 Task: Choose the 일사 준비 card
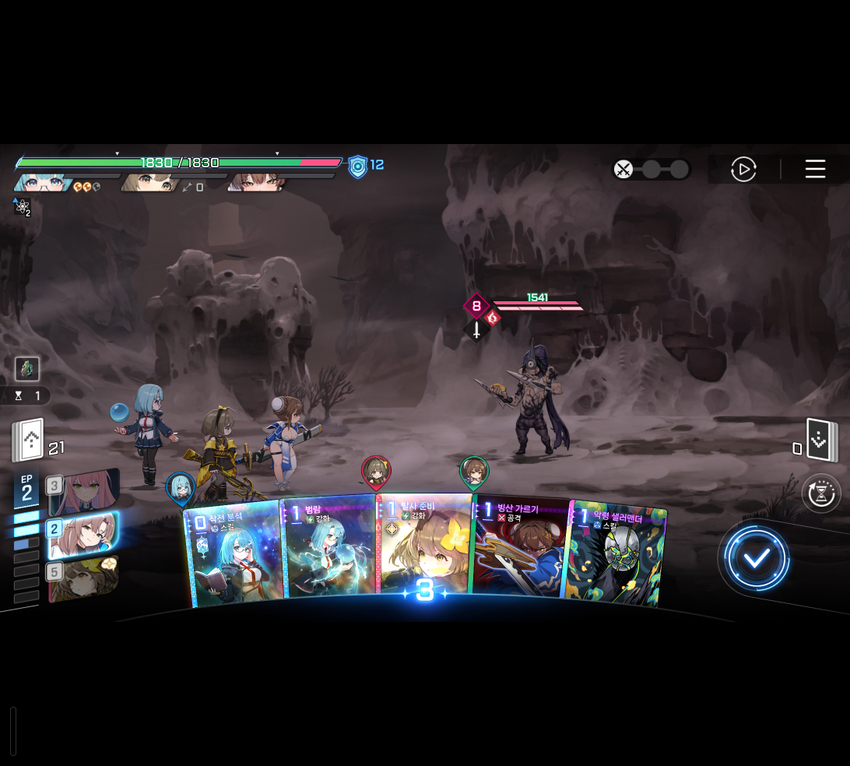pyautogui.click(x=424, y=545)
